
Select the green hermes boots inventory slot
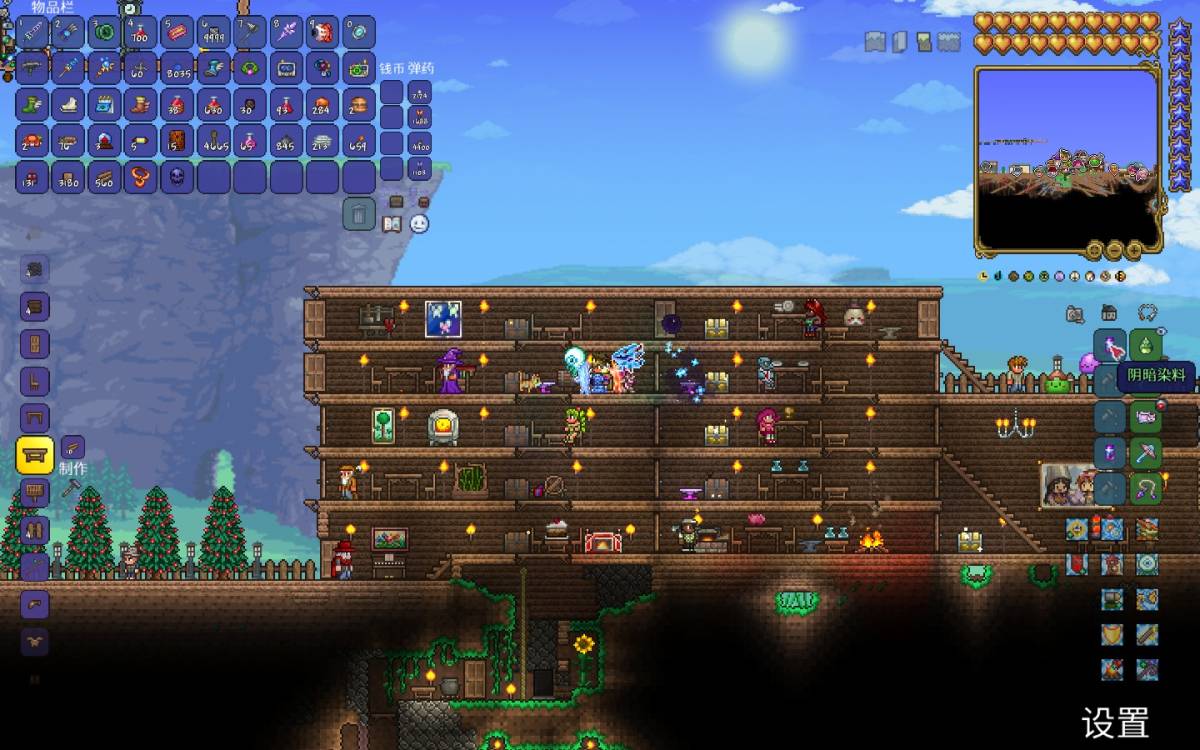[x=31, y=105]
